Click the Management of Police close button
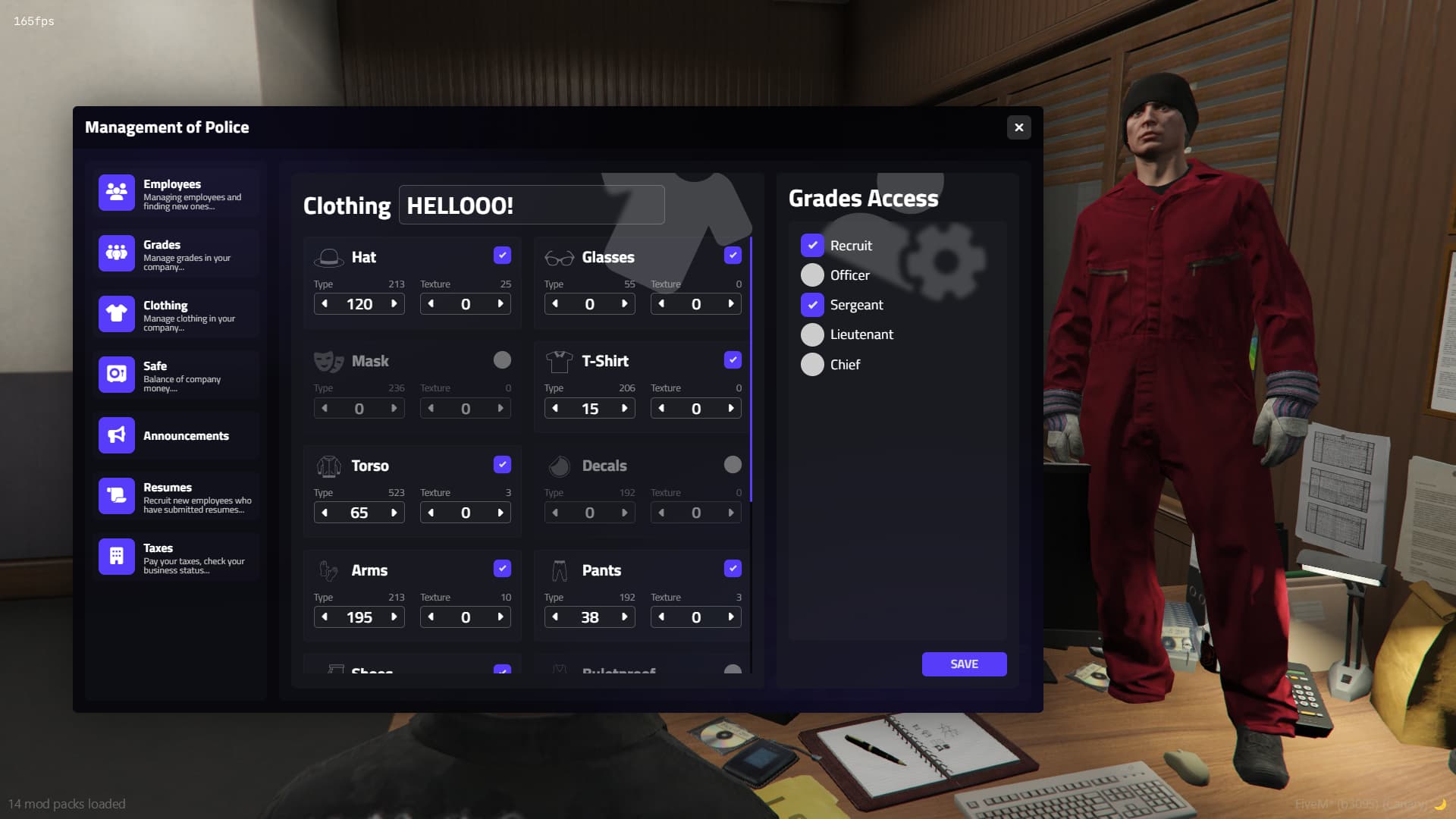This screenshot has width=1456, height=819. [x=1018, y=127]
